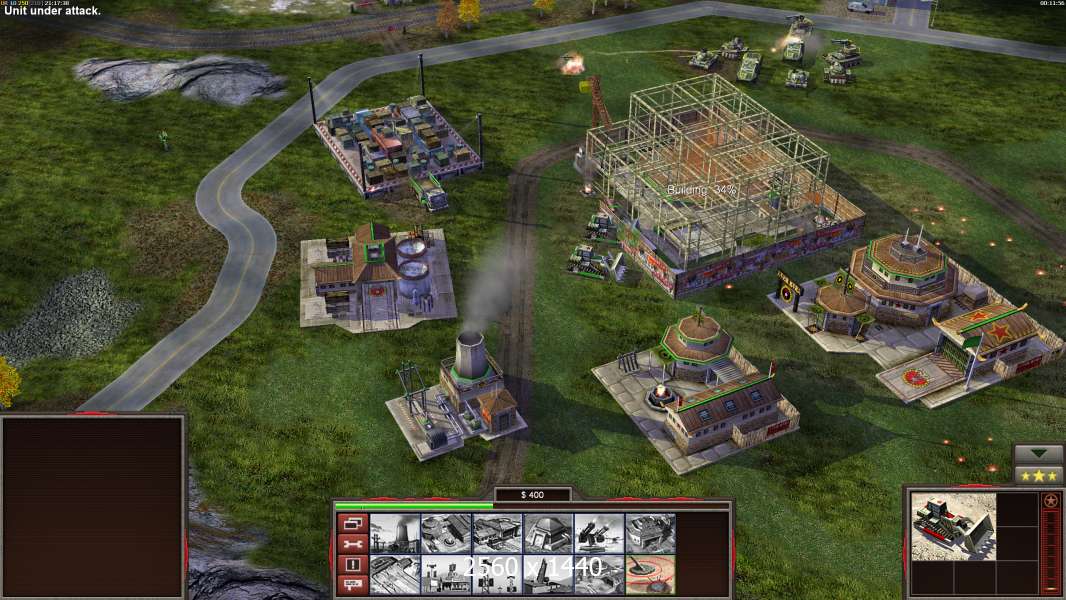Select the speaker towers build icon
Image resolution: width=1066 pixels, height=600 pixels.
click(x=496, y=574)
